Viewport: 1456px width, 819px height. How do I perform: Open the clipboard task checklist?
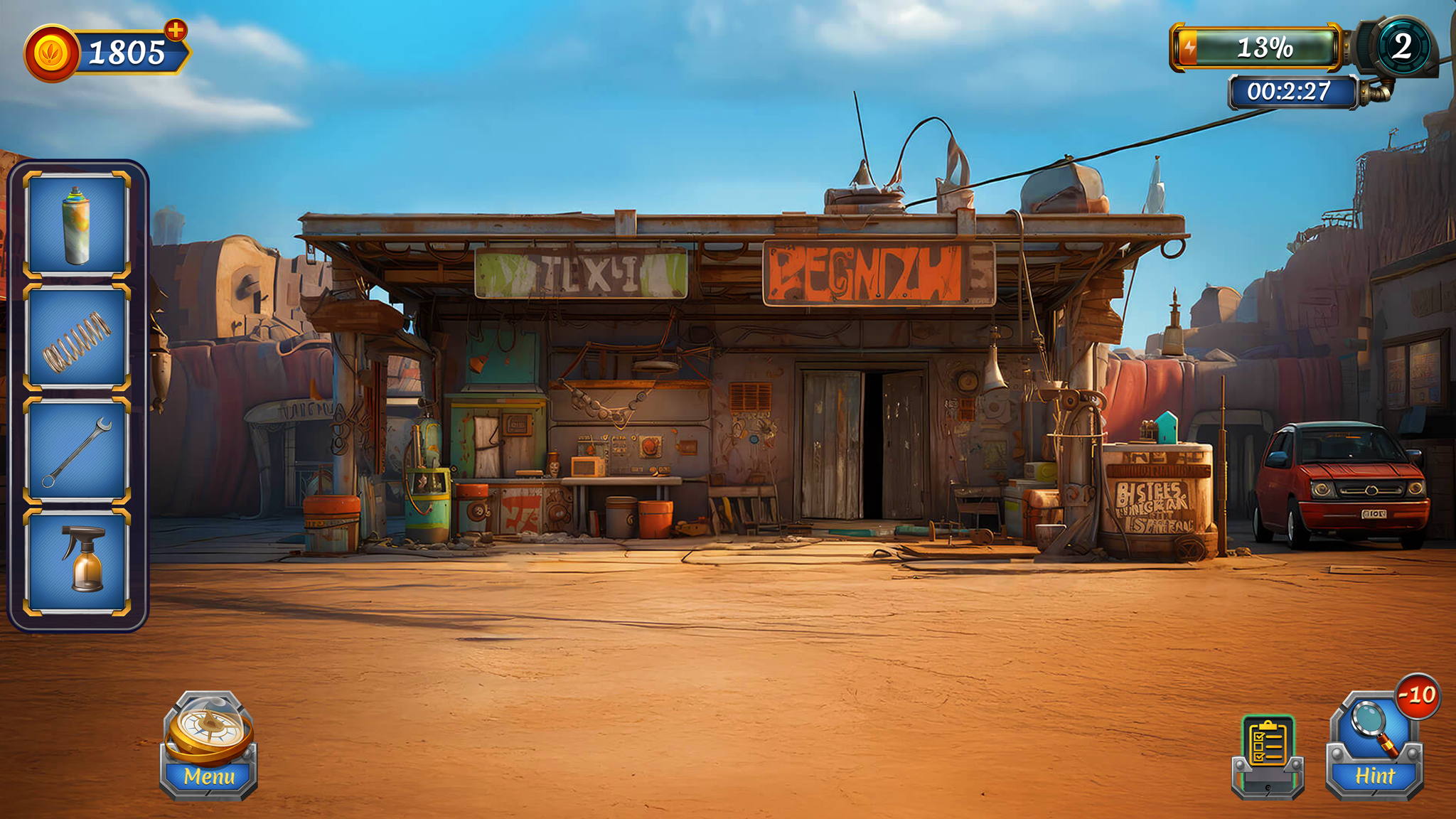click(1268, 754)
